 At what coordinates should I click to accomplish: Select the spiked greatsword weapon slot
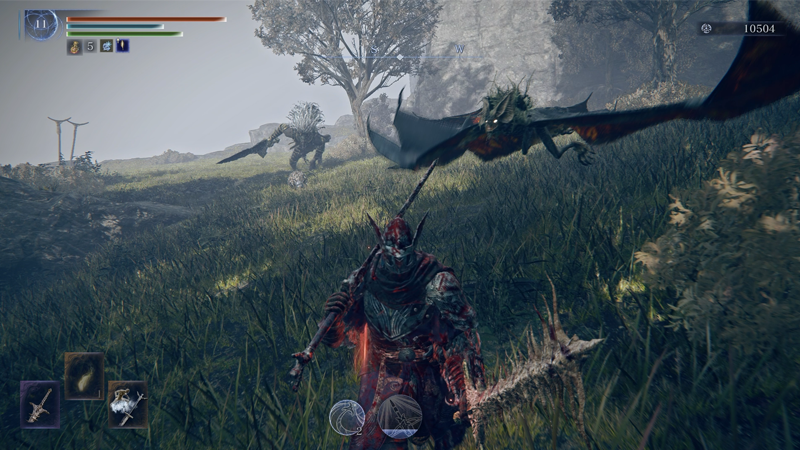click(x=40, y=404)
